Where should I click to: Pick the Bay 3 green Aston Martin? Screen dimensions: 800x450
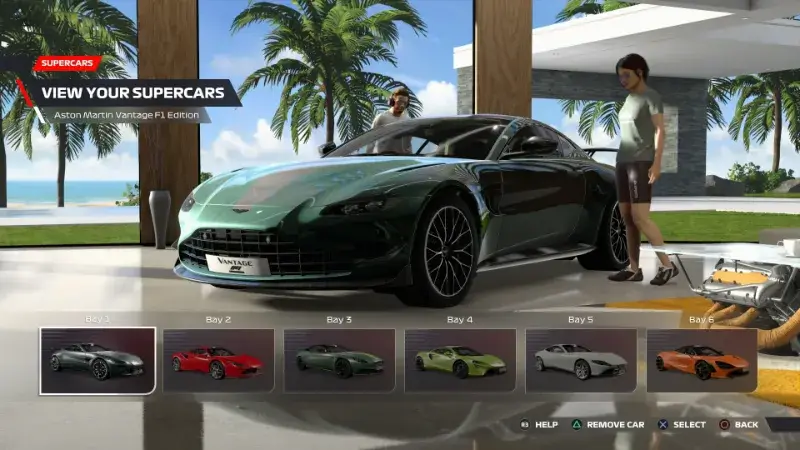point(339,360)
